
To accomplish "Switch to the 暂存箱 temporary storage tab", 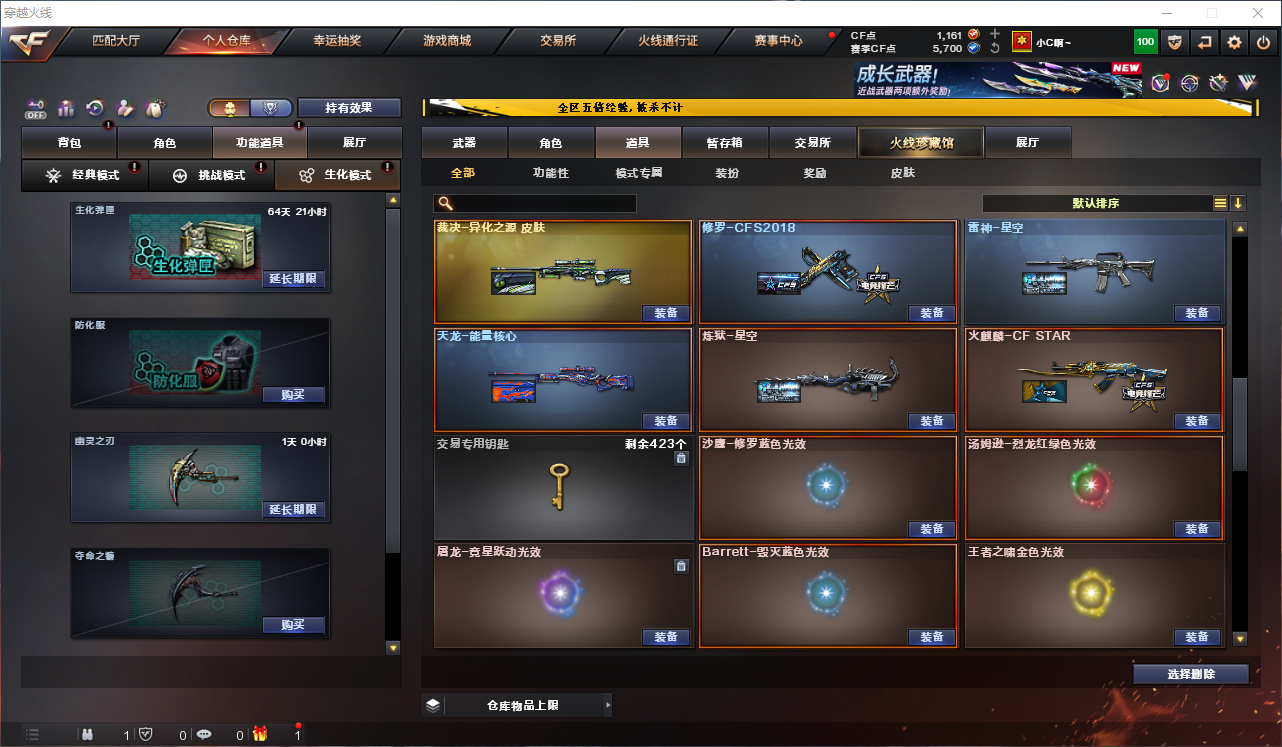I will 725,143.
